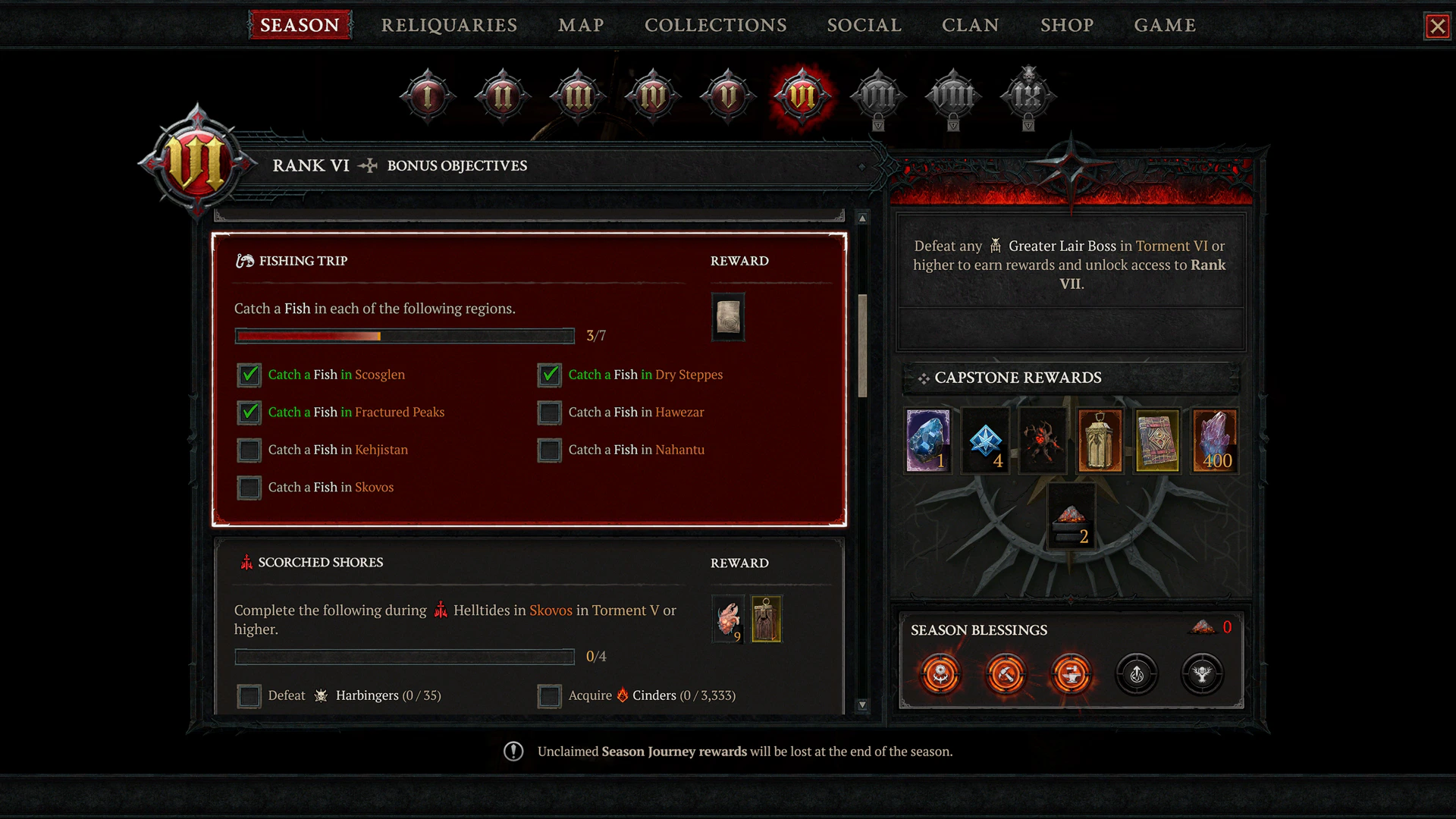The image size is (1456, 819).
Task: Click the lantern capstone reward icon
Action: tap(1100, 440)
